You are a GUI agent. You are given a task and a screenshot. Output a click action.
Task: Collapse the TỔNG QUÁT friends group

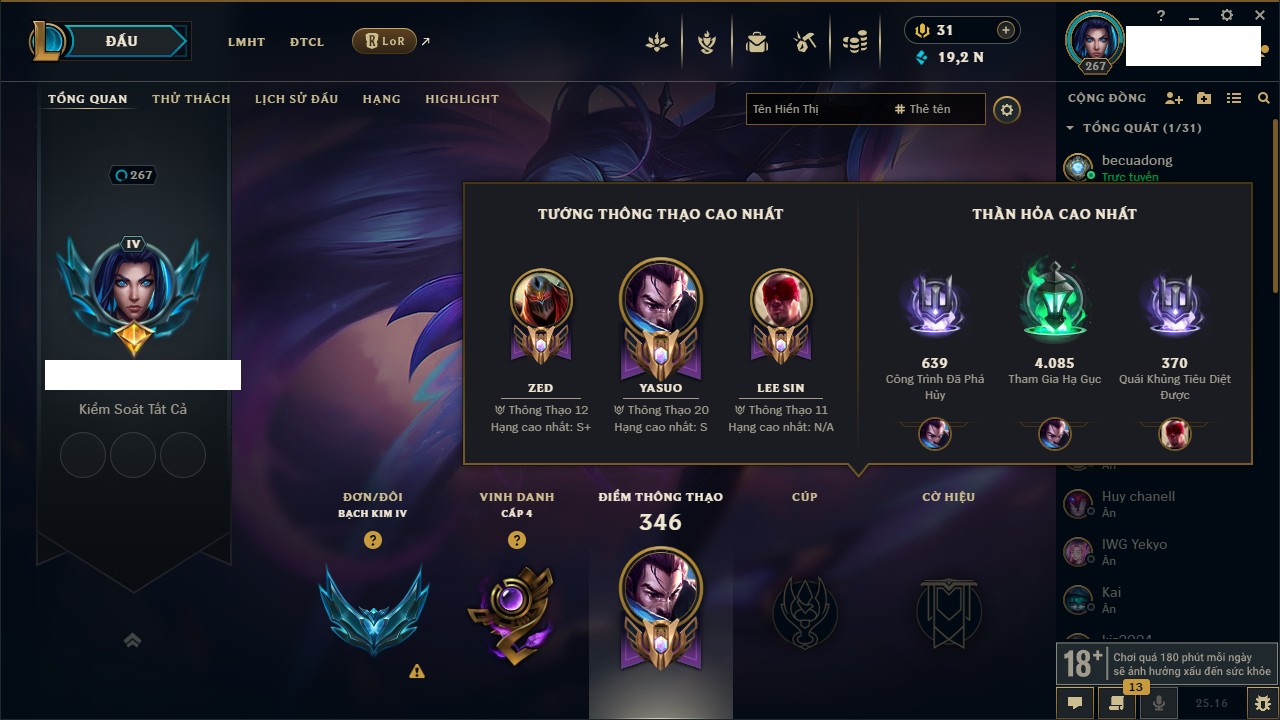coord(1070,128)
